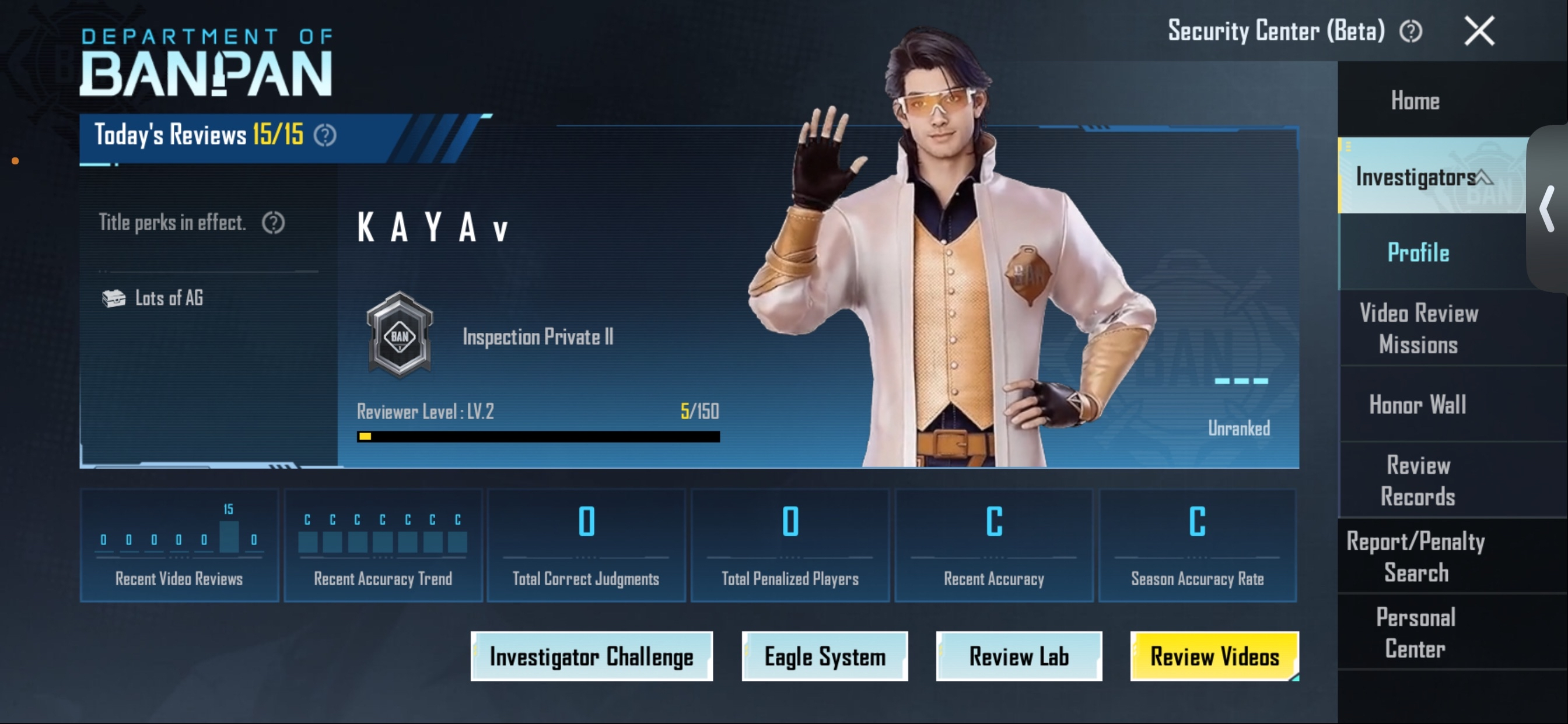Enter the Investigator Challenge
1568x724 pixels.
tap(591, 656)
